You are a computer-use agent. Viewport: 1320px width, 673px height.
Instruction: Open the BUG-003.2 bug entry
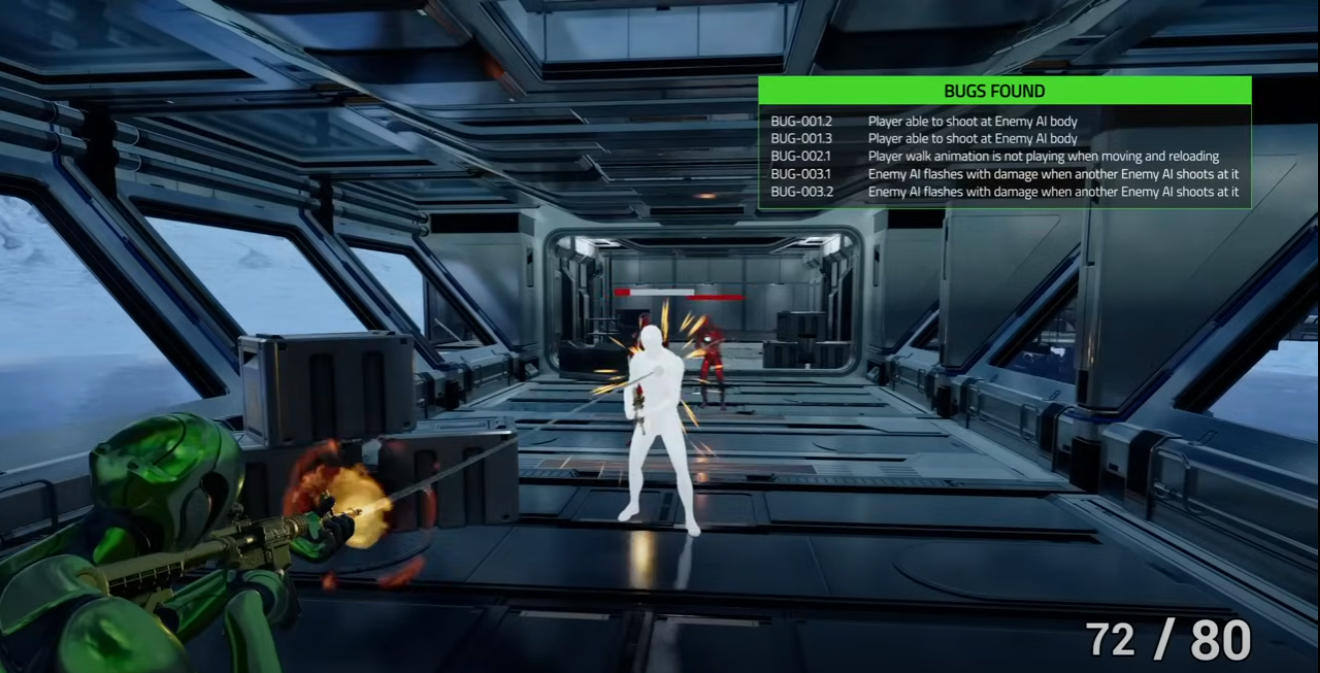pos(1004,192)
